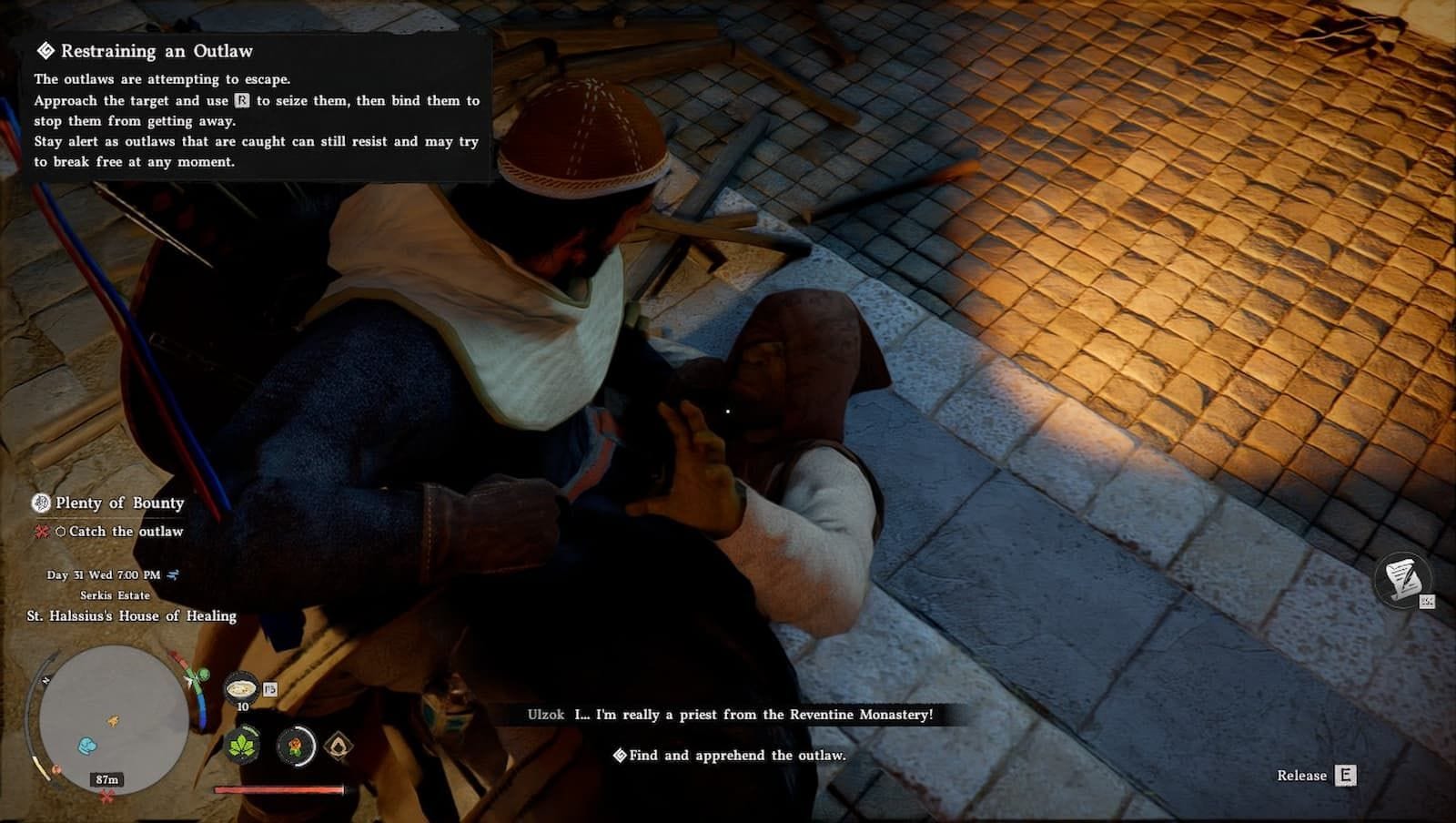Open the Plenty of Bounty quest tracker

119,503
